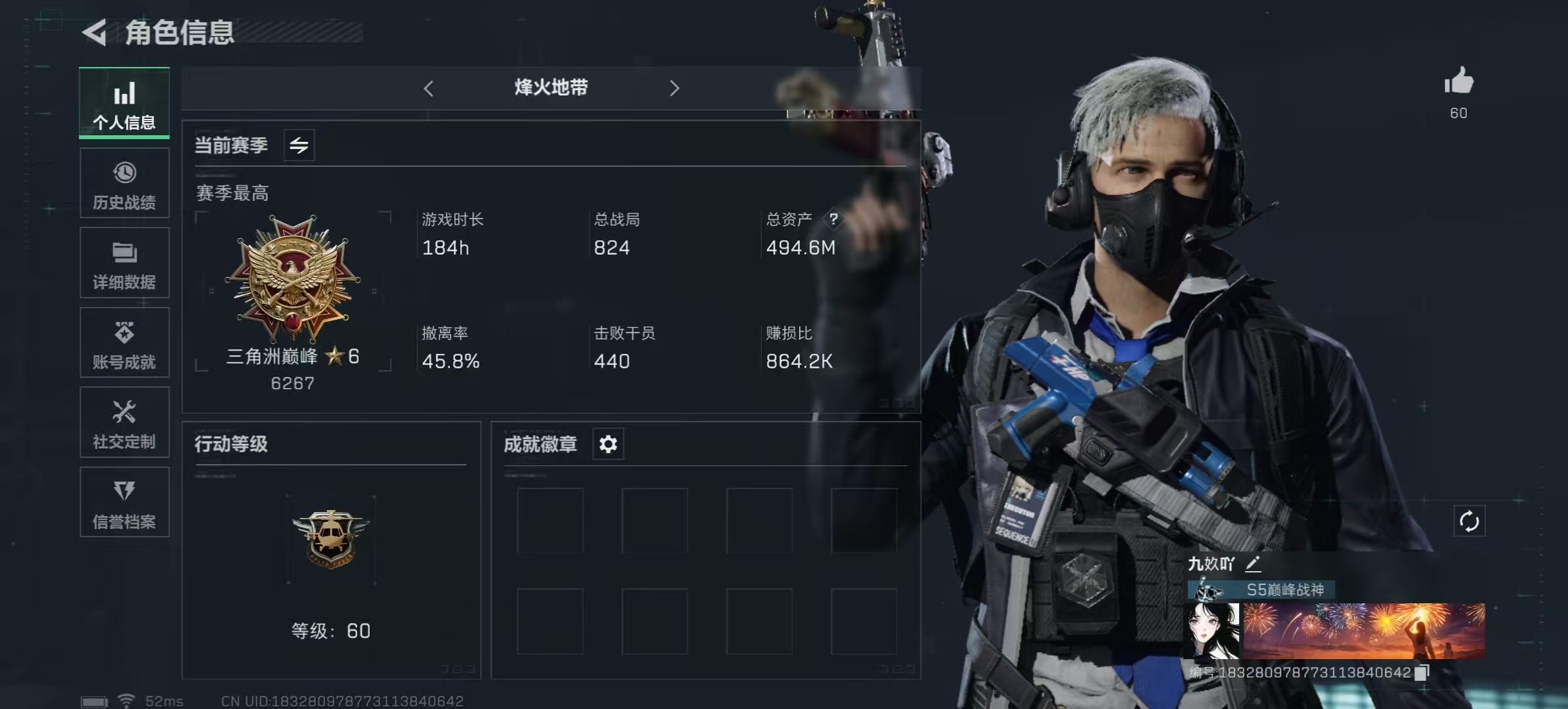Open 总资产 help tooltip
The width and height of the screenshot is (1568, 709).
(835, 219)
